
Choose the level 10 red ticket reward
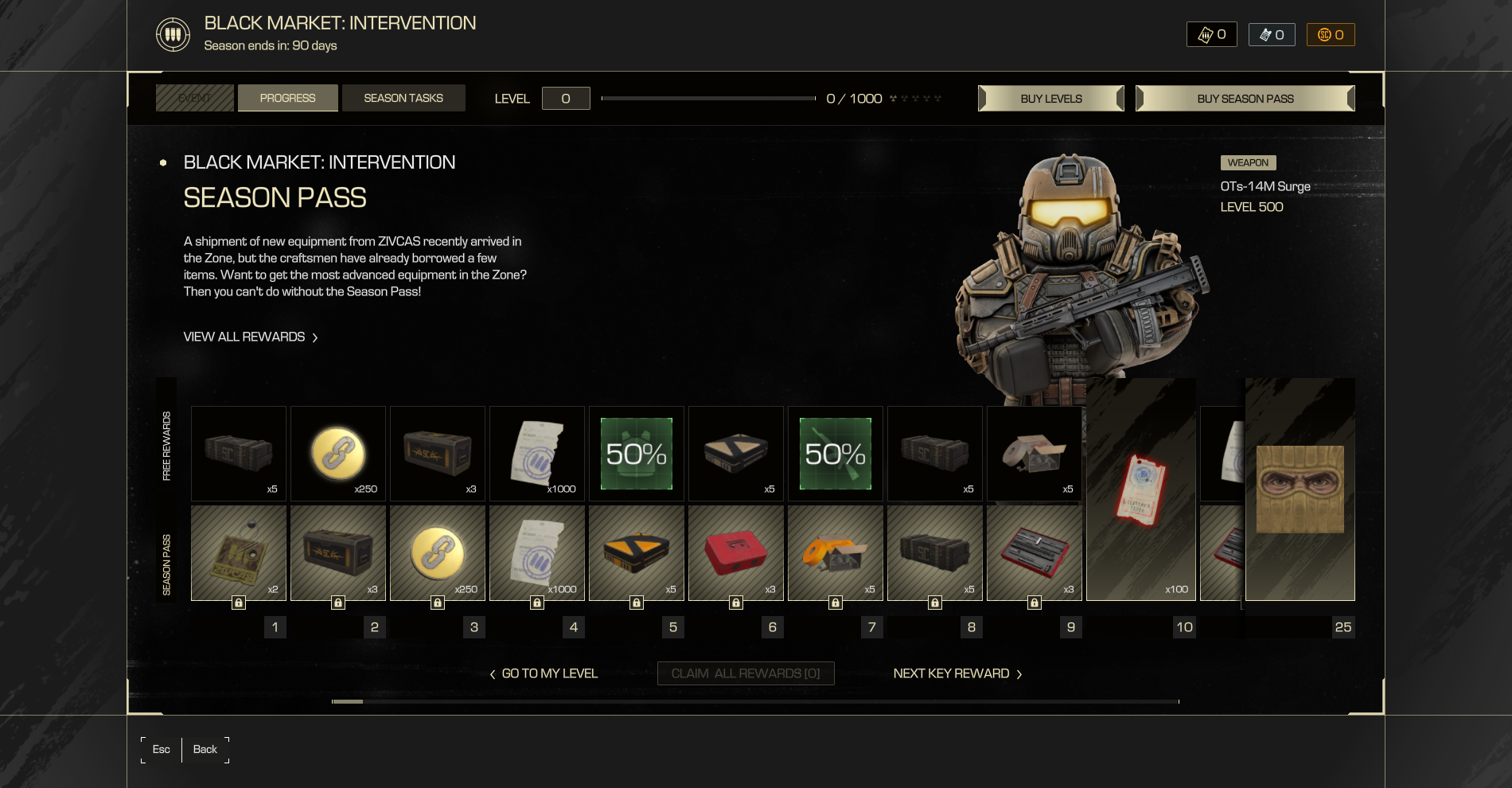tap(1140, 490)
